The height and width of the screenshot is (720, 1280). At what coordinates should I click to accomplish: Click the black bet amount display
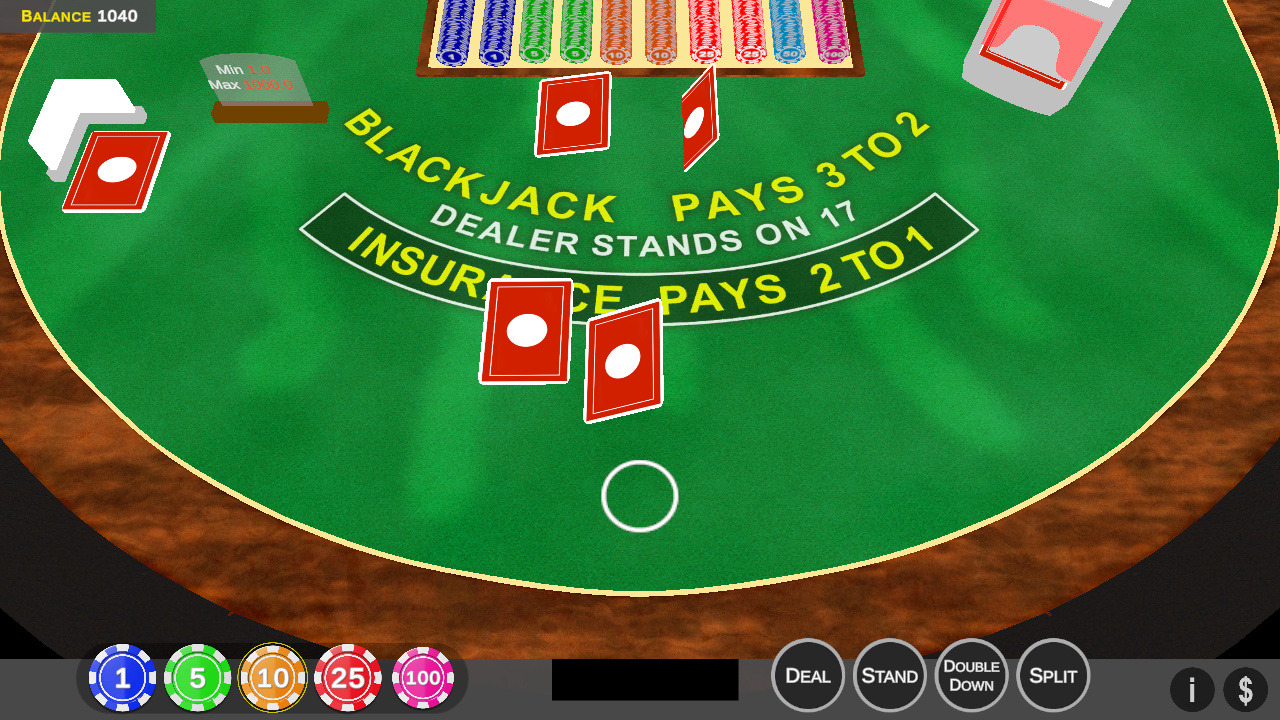click(644, 679)
